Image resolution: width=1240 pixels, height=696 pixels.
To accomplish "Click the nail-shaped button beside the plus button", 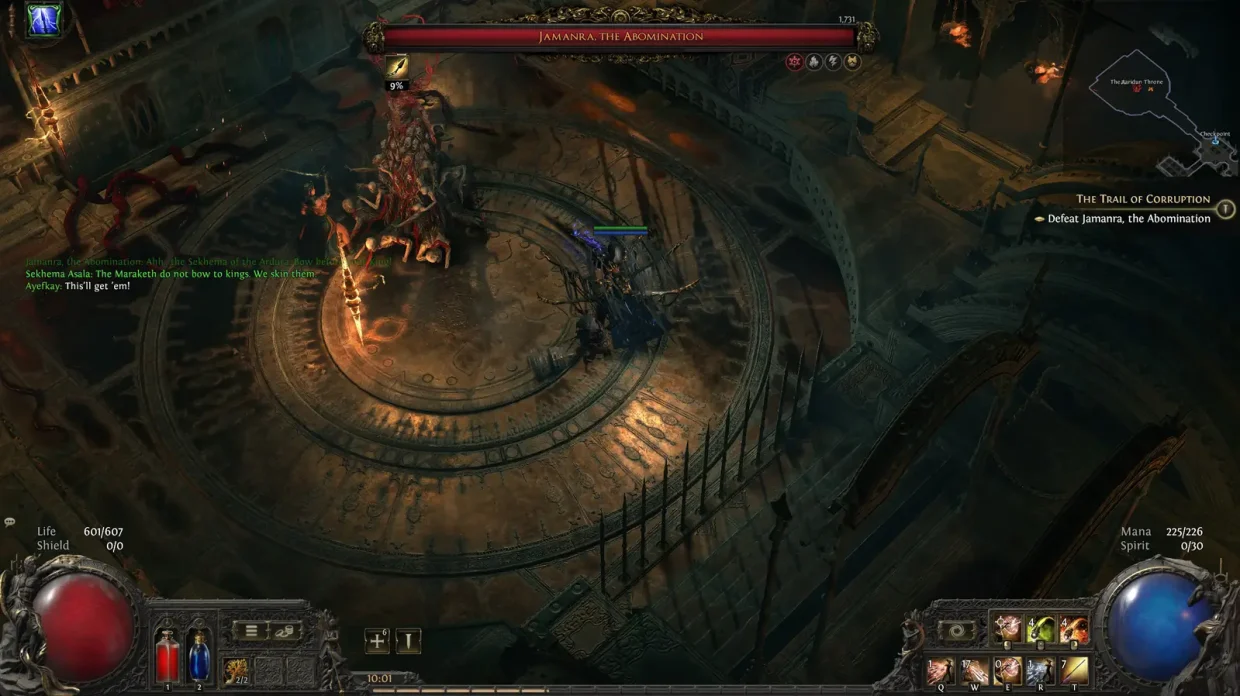I will [x=408, y=641].
